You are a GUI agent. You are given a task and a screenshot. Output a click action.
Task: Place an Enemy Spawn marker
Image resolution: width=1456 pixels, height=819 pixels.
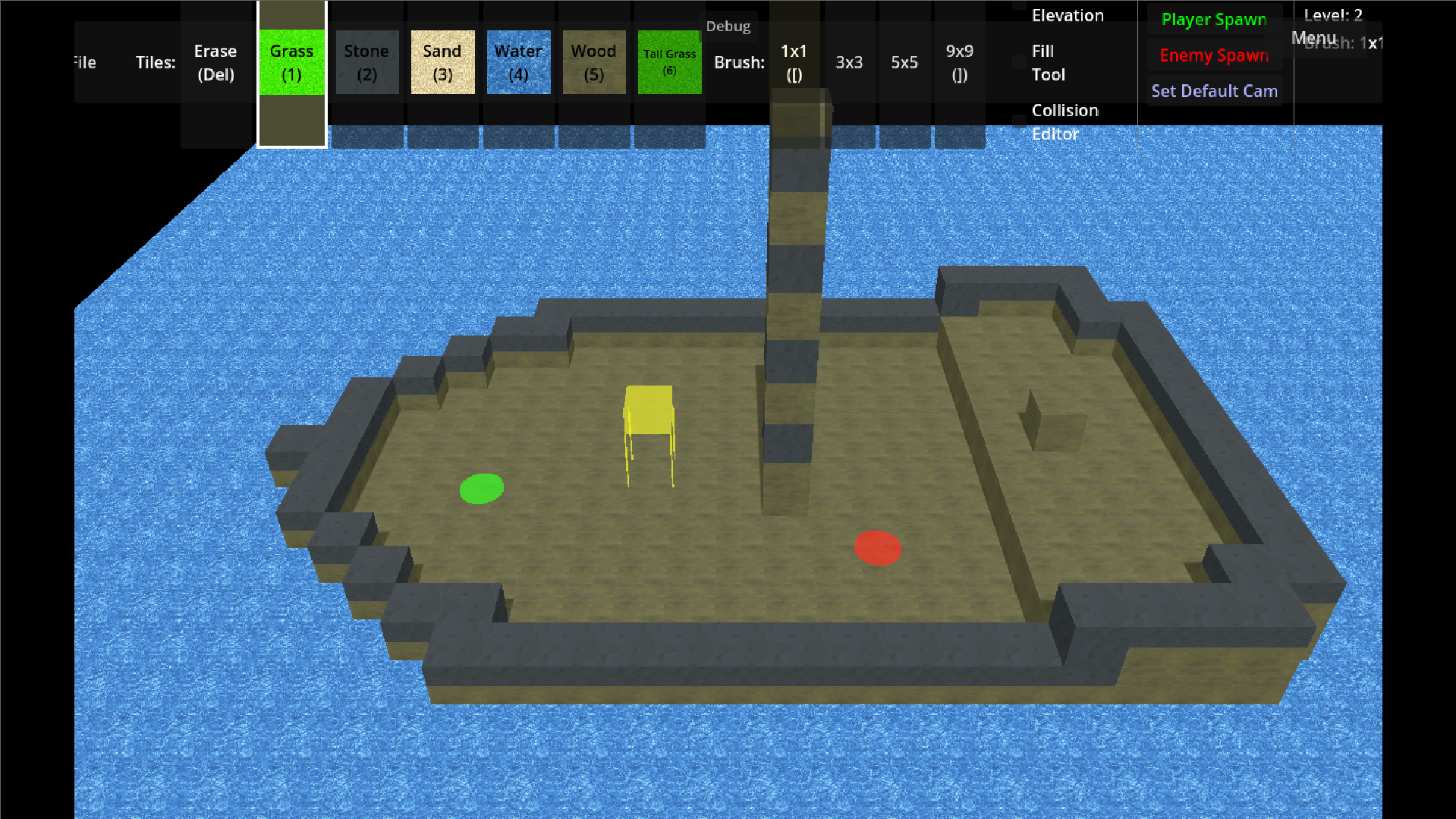pyautogui.click(x=1213, y=55)
